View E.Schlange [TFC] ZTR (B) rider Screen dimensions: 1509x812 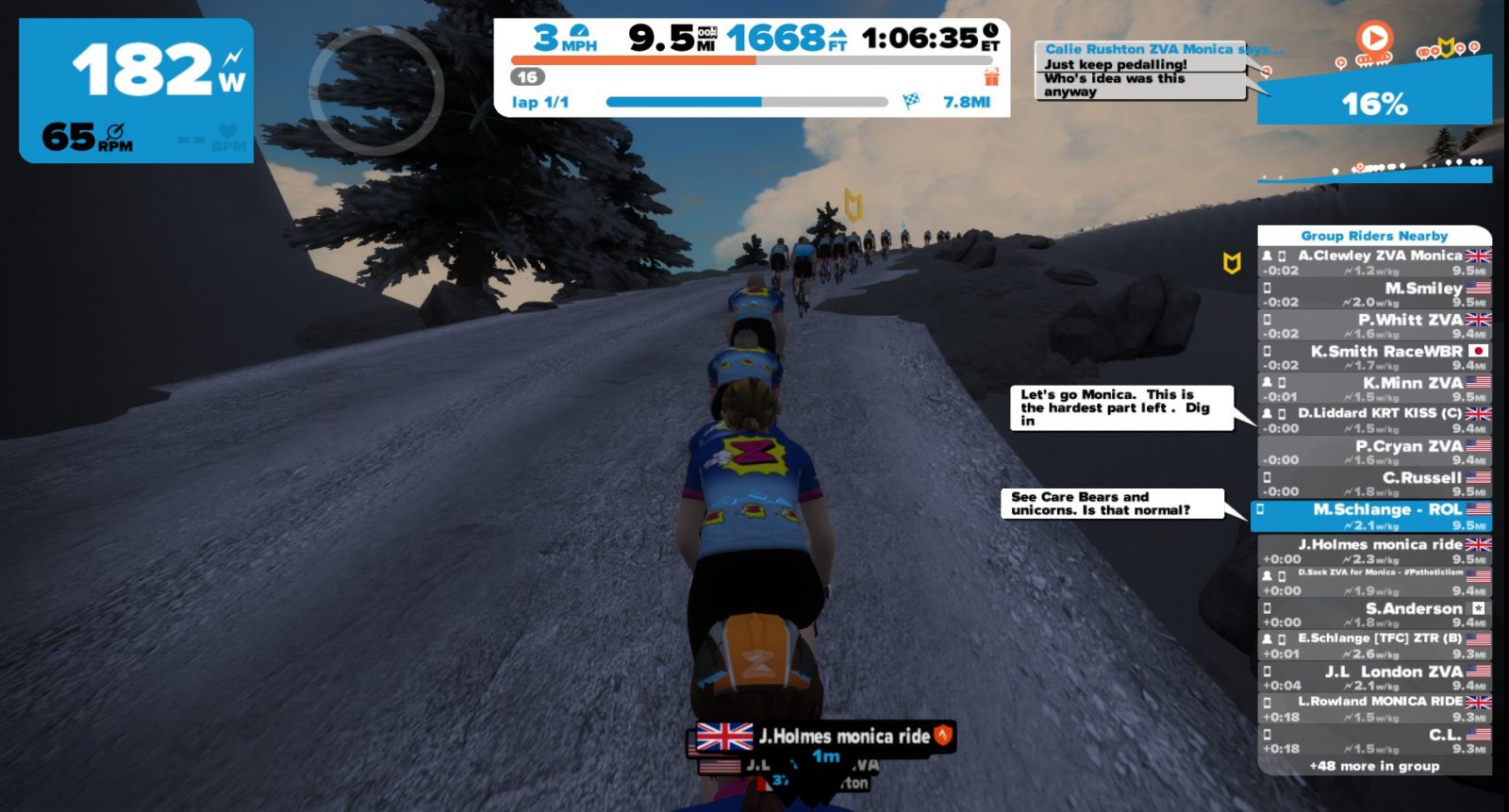(x=1374, y=646)
